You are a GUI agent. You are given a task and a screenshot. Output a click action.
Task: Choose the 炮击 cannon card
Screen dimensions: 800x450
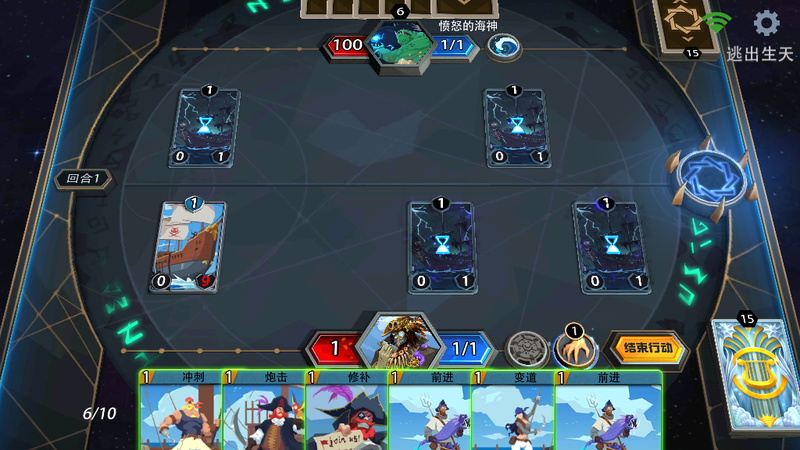pyautogui.click(x=263, y=412)
